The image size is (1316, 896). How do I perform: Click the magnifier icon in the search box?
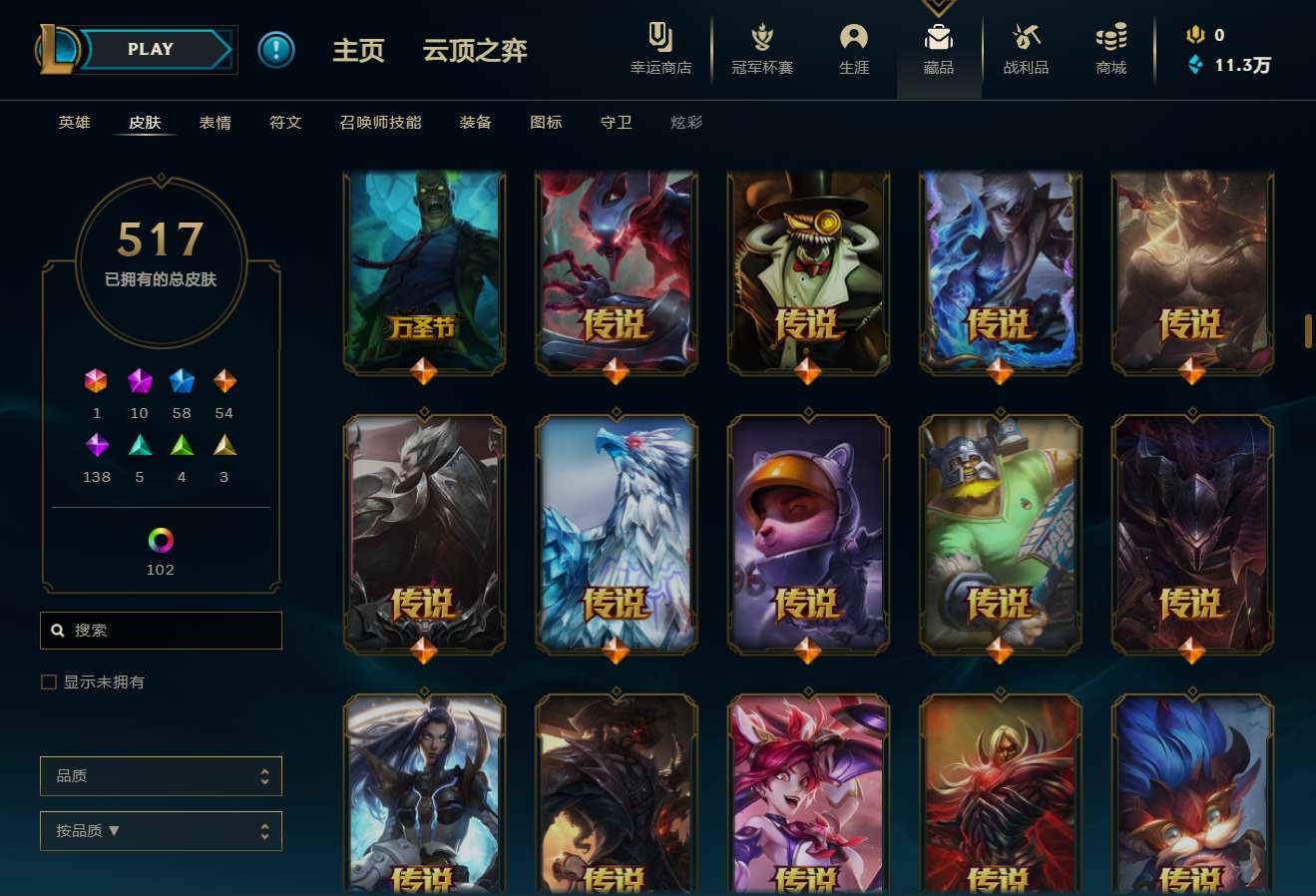coord(57,630)
